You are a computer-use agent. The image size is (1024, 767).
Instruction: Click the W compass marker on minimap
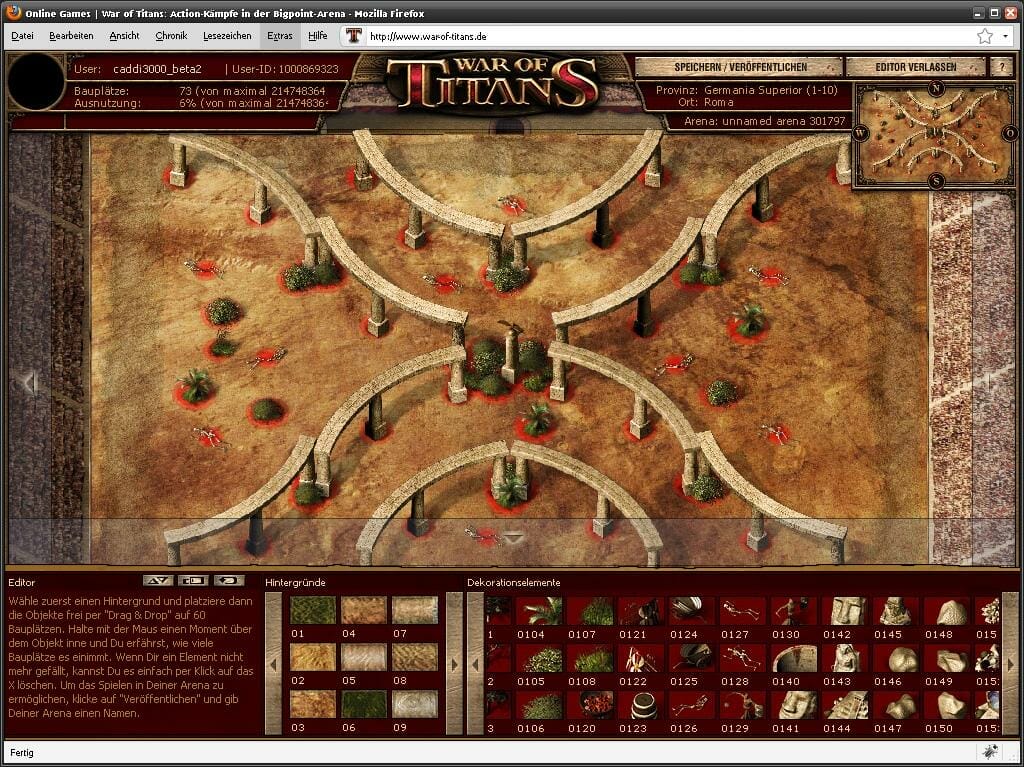[860, 132]
